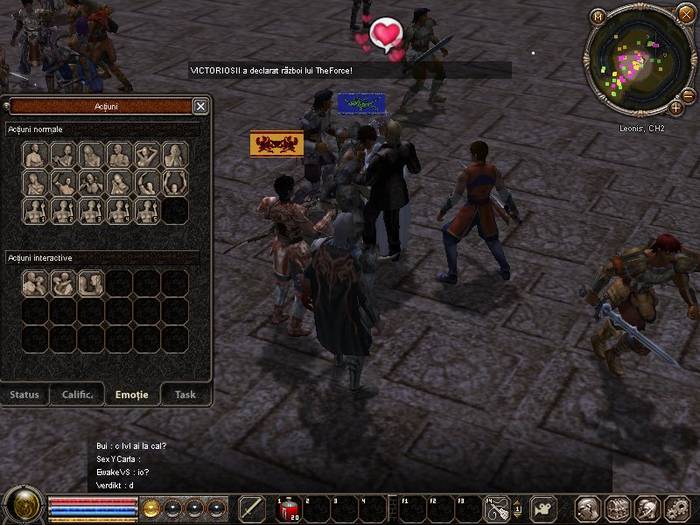700x525 pixels.
Task: Zoom in the minimap with plus button
Action: point(676,107)
